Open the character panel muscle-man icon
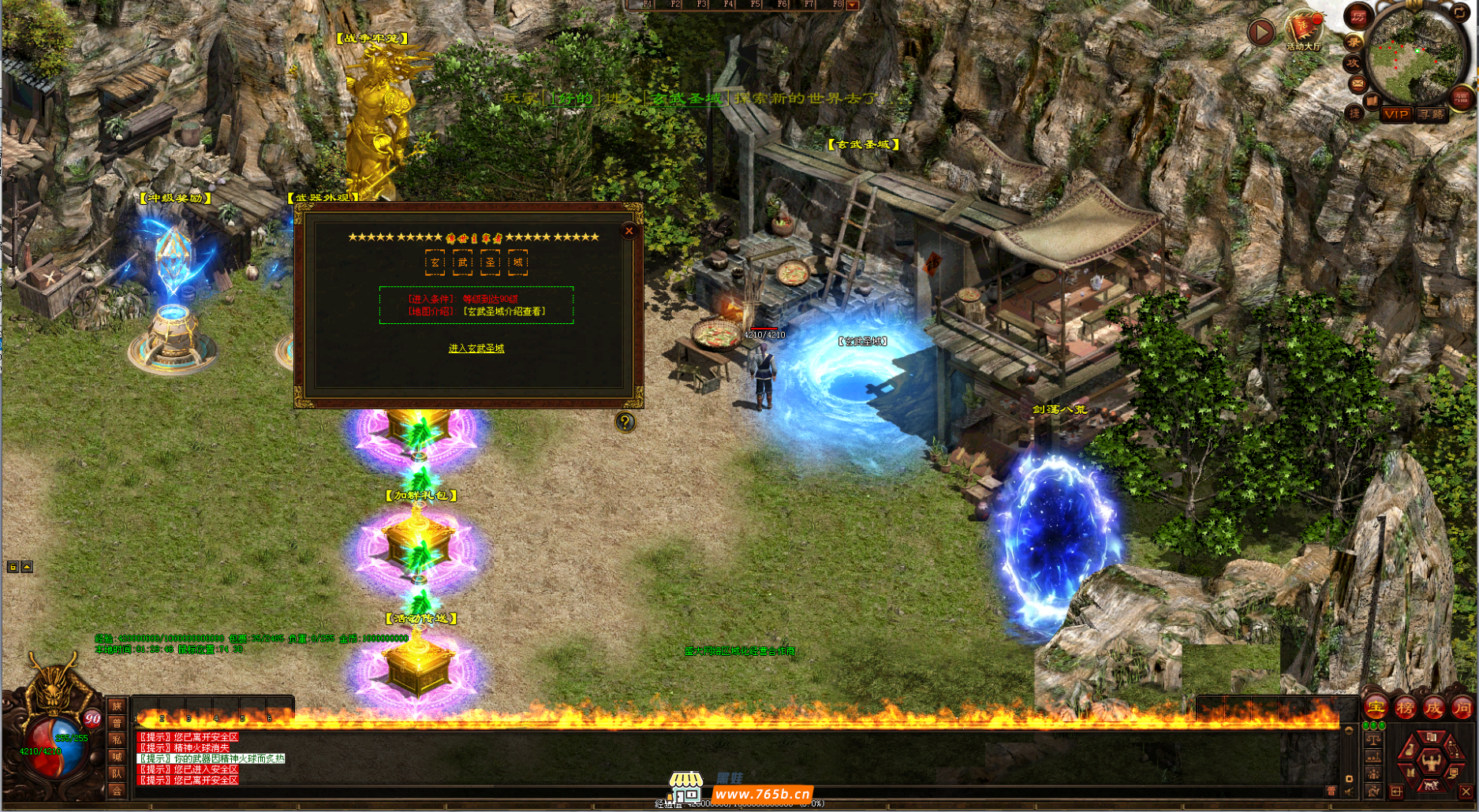This screenshot has height=812, width=1479. click(x=1430, y=761)
